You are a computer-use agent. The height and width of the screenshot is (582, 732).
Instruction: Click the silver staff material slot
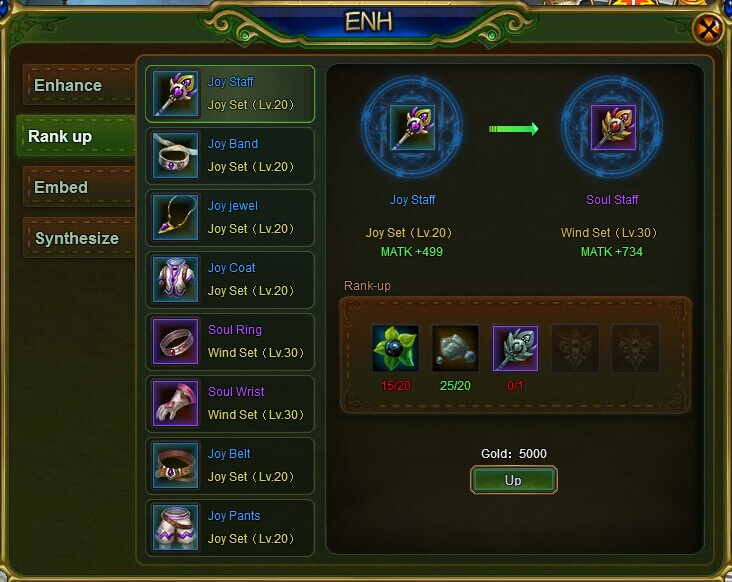[515, 348]
